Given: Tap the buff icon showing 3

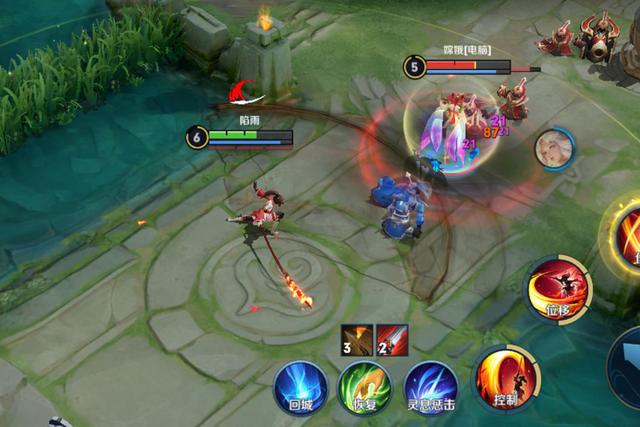Looking at the screenshot, I should point(357,340).
